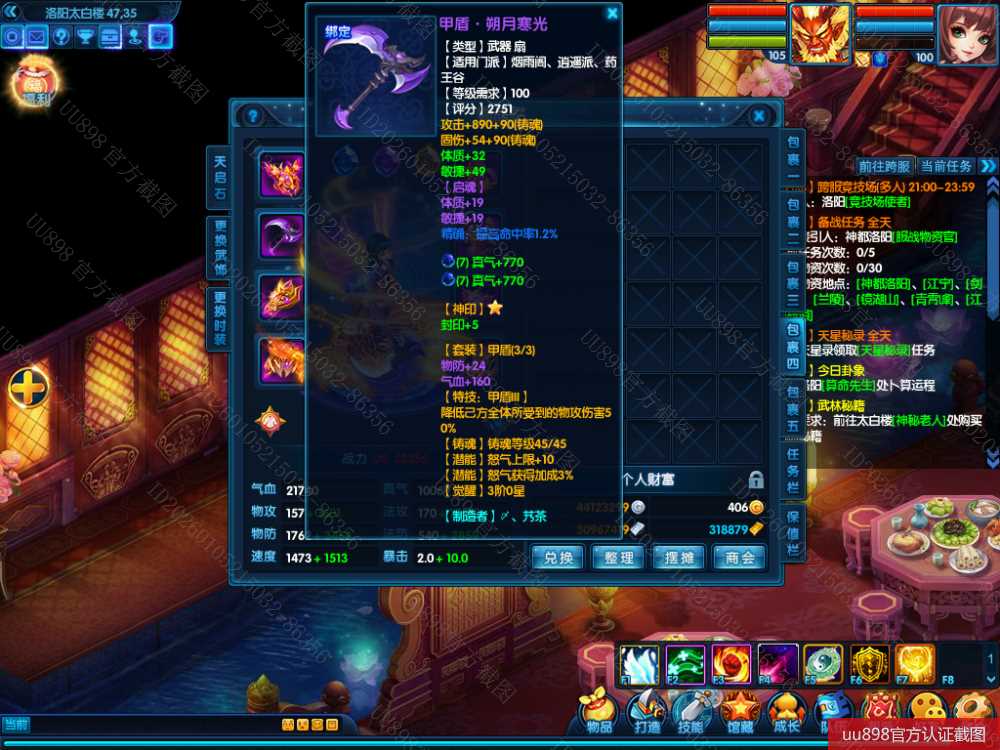Open the 更换时装 costume tab
Viewport: 1000px width, 750px height.
pos(219,318)
